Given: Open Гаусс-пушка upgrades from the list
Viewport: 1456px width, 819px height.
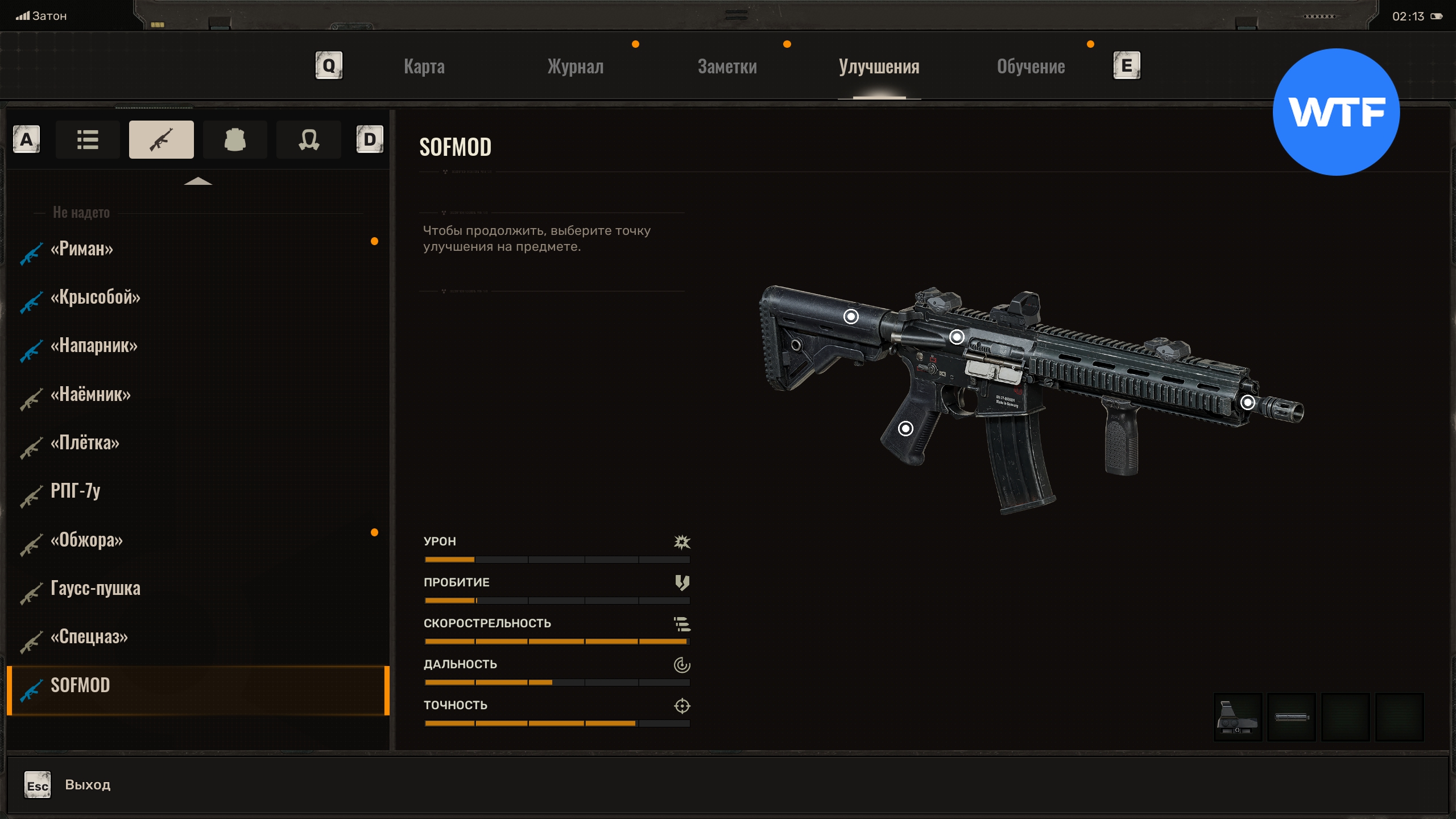Looking at the screenshot, I should pyautogui.click(x=96, y=588).
